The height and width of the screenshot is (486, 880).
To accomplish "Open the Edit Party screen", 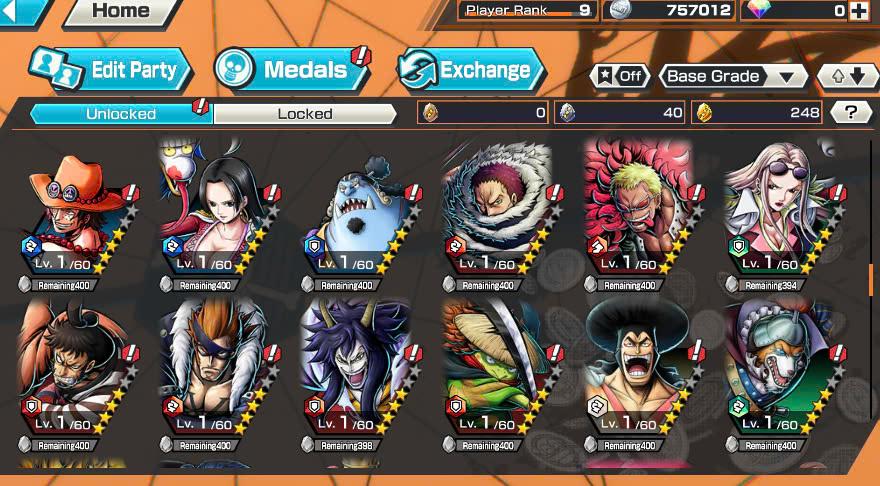I will pyautogui.click(x=110, y=70).
